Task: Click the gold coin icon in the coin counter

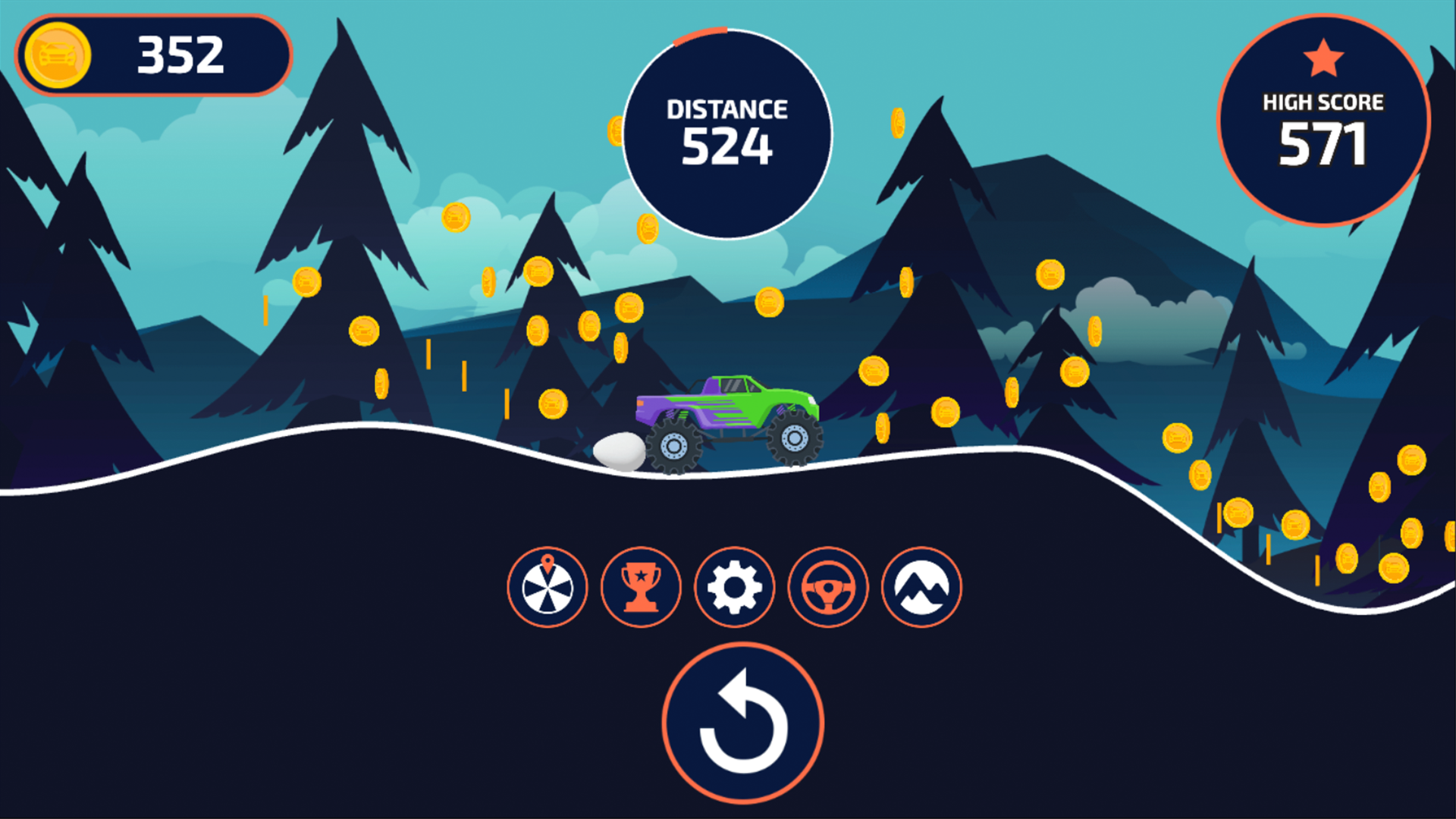Action: point(58,55)
